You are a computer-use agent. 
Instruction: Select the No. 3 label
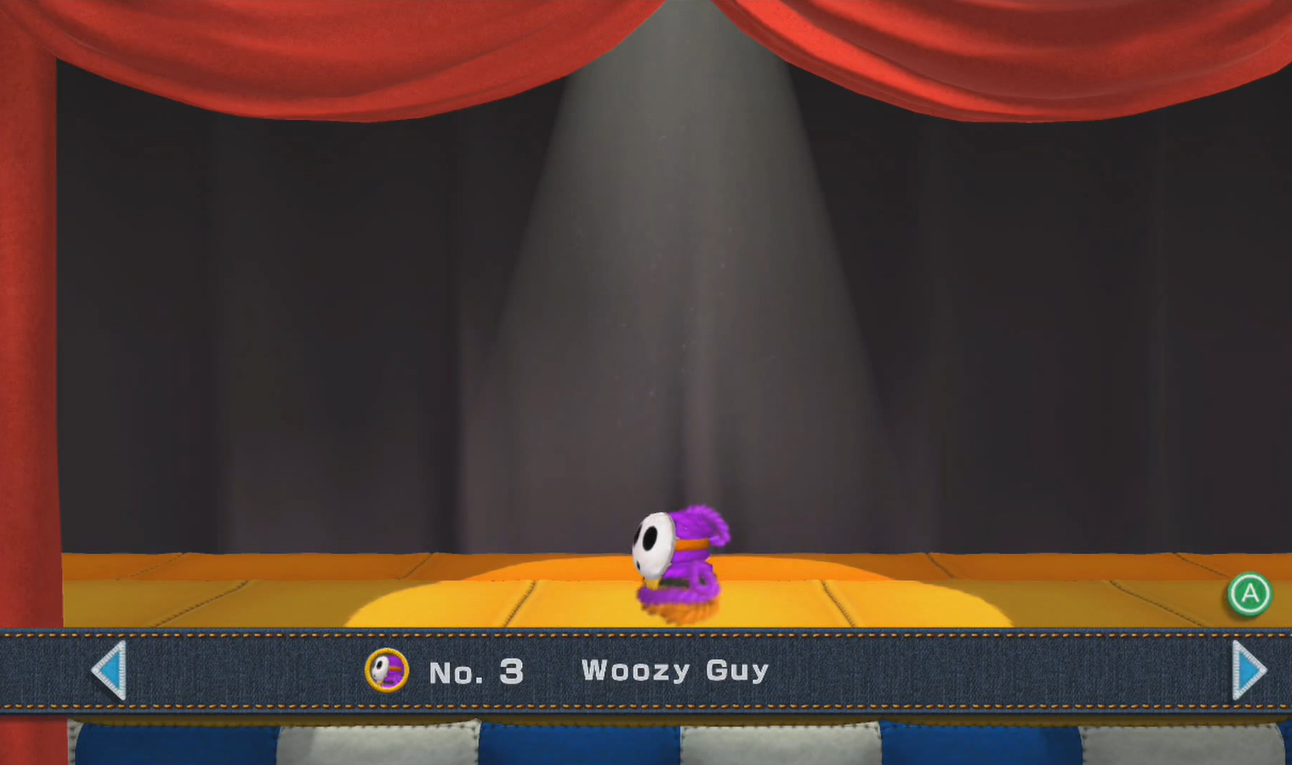click(476, 671)
